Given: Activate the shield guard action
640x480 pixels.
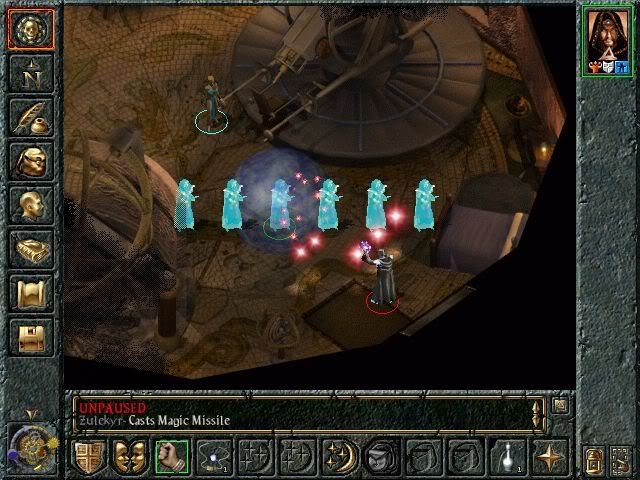Looking at the screenshot, I should (89, 458).
